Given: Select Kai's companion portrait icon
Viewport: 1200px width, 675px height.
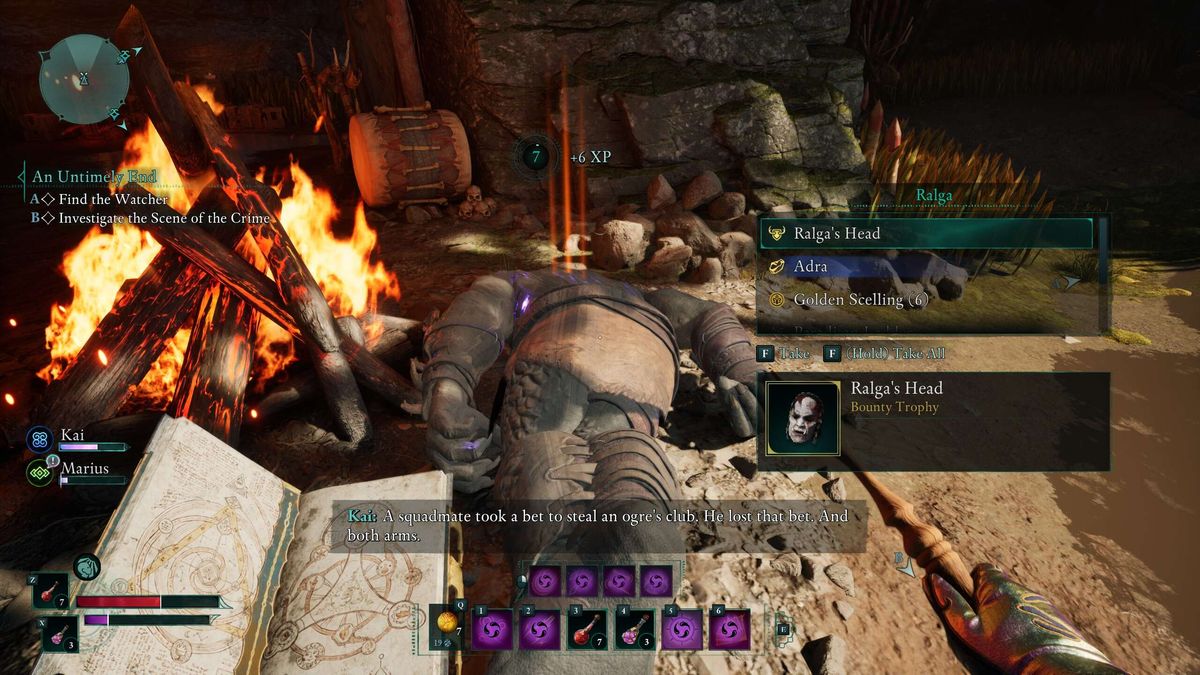Looking at the screenshot, I should [x=41, y=438].
